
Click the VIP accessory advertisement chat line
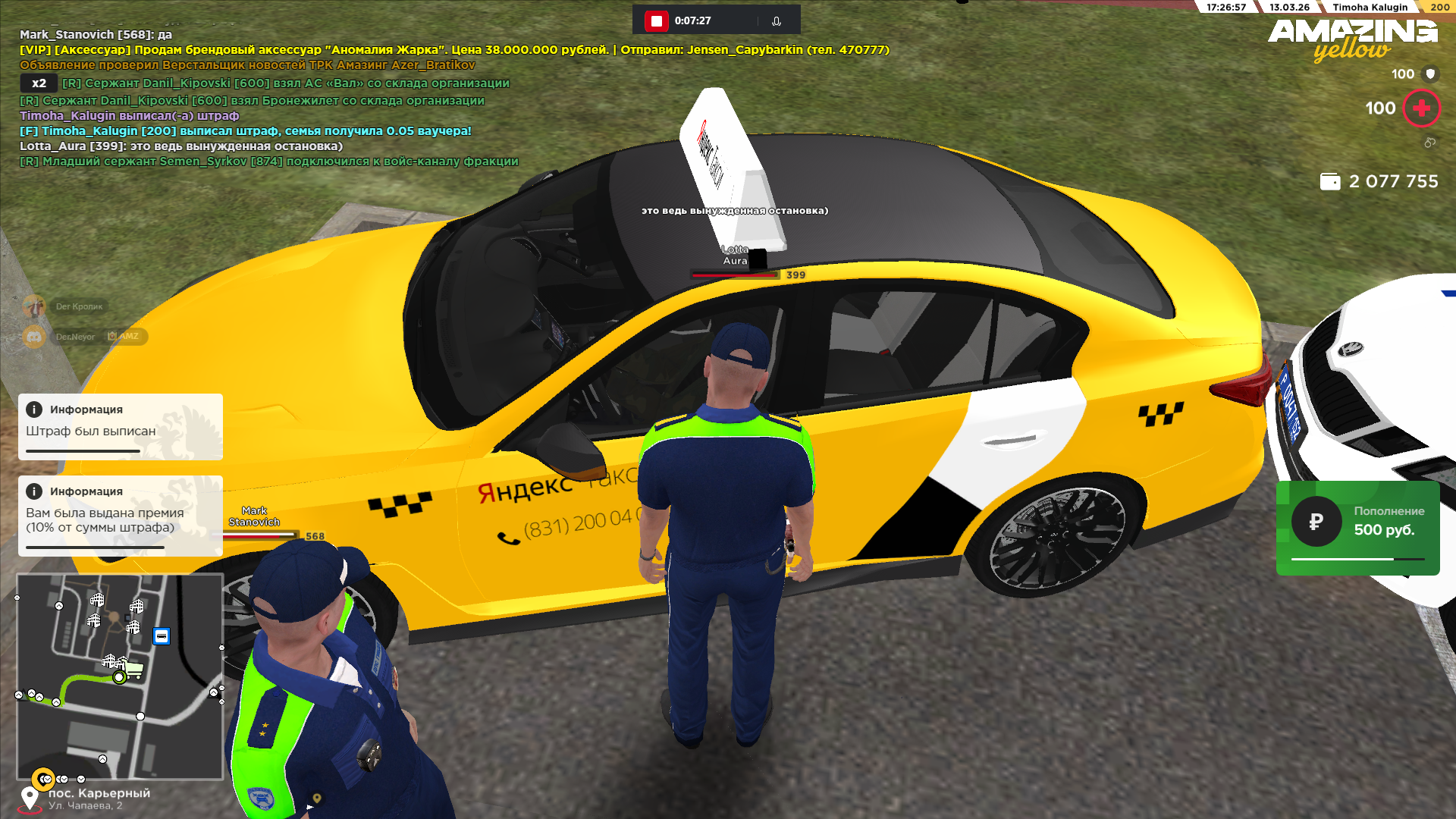(453, 50)
